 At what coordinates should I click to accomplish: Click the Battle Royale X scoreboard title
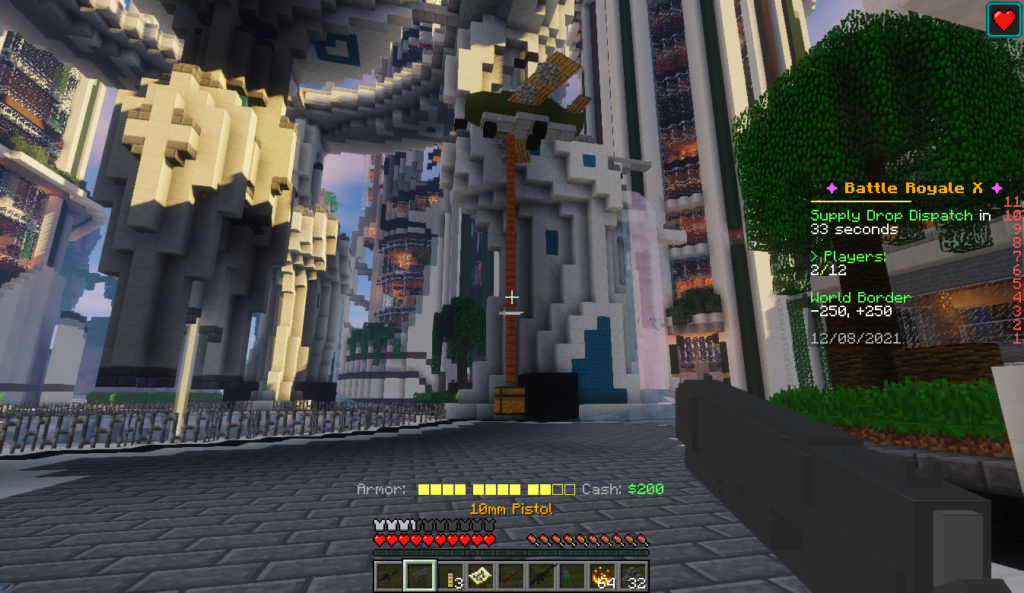point(910,188)
